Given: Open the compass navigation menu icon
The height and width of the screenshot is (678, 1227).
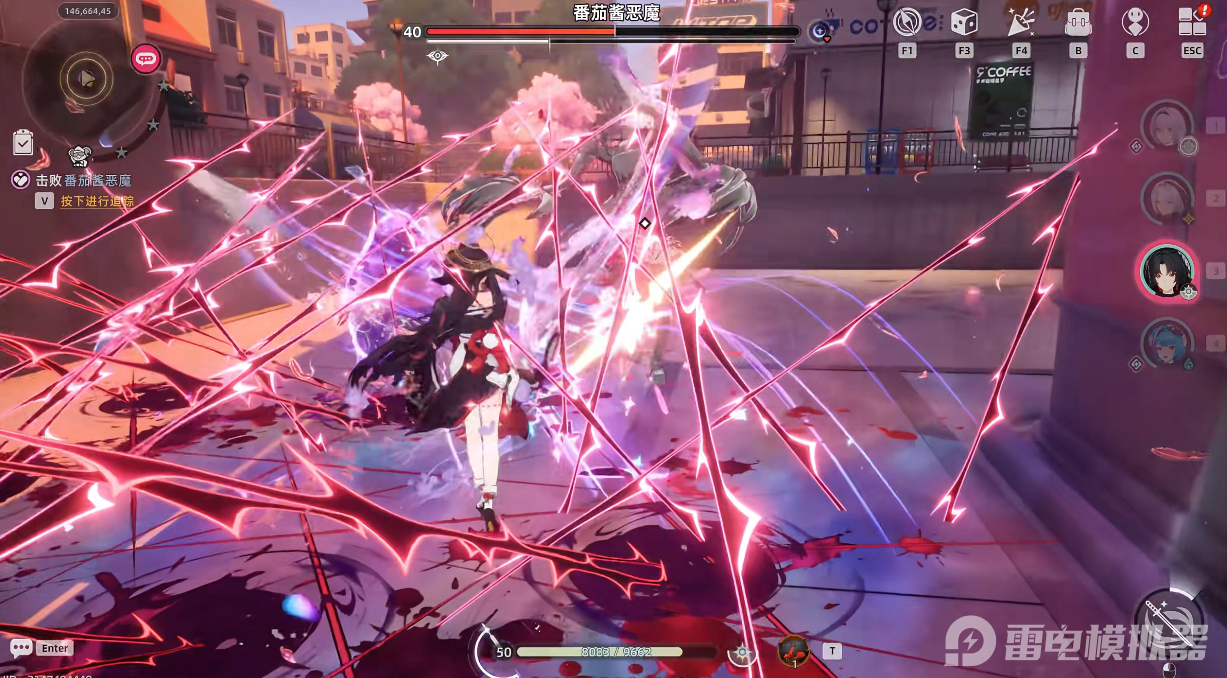Looking at the screenshot, I should [x=907, y=22].
